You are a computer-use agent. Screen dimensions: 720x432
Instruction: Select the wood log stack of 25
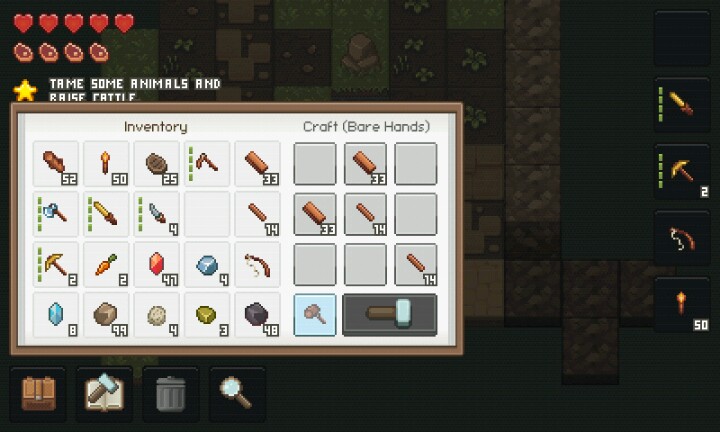click(x=157, y=164)
